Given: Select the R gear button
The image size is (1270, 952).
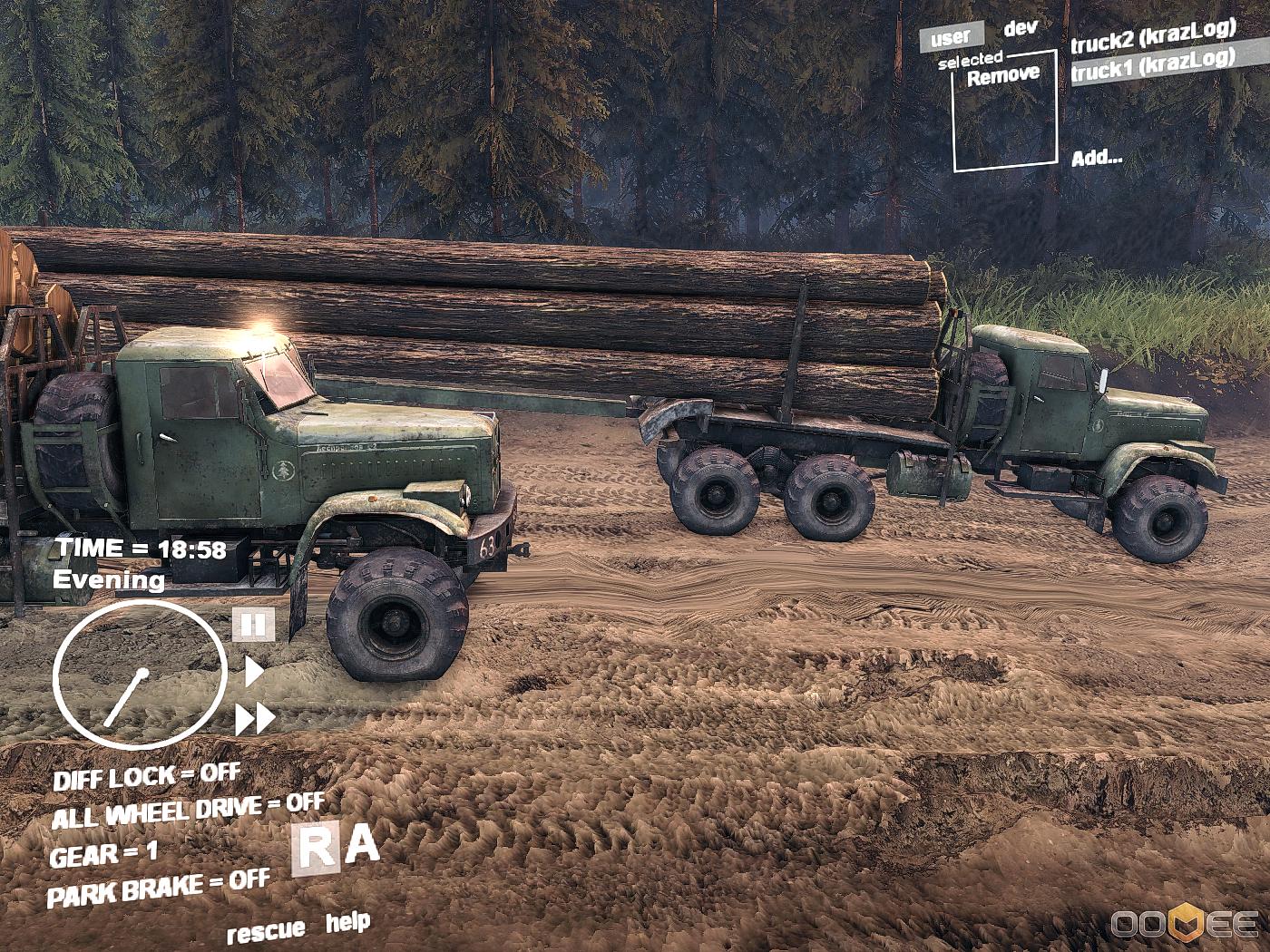Looking at the screenshot, I should 316,850.
